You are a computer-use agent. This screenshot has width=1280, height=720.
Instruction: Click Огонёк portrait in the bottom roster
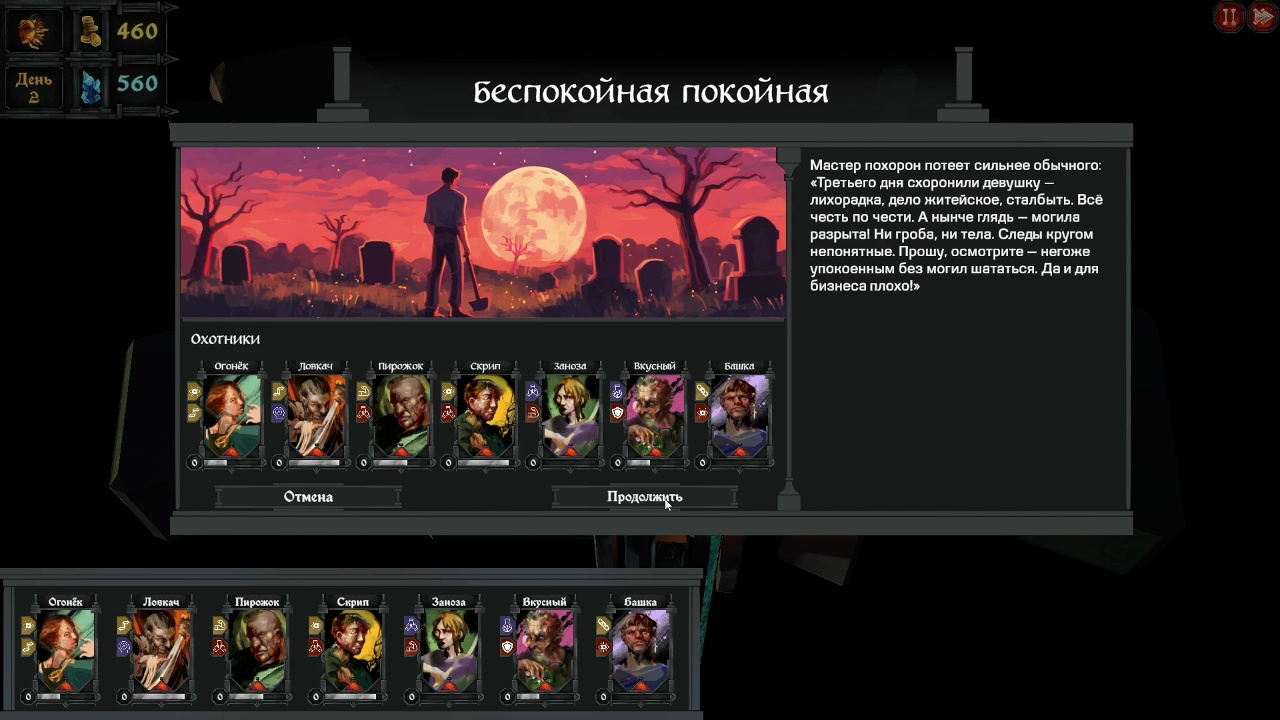pos(66,650)
